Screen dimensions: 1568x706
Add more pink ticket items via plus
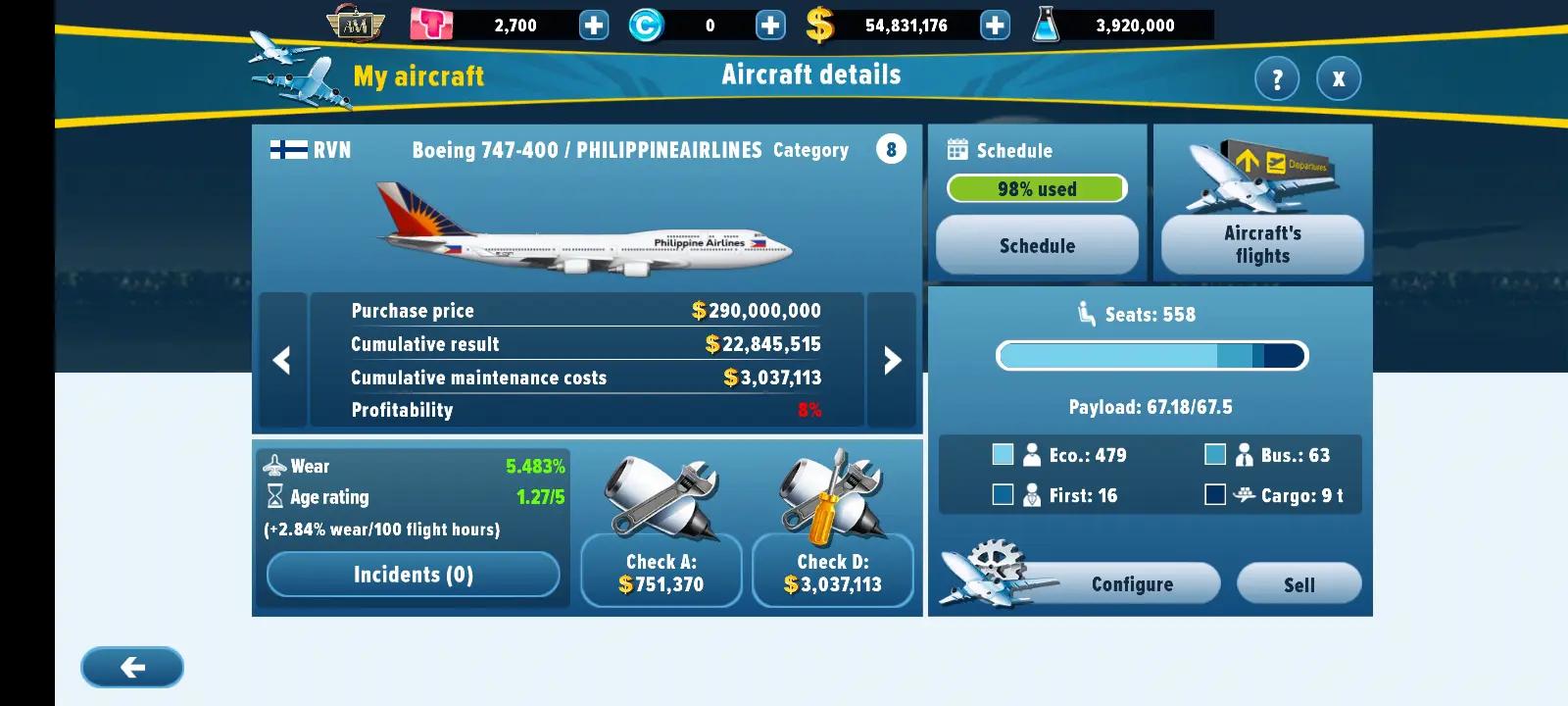[594, 25]
